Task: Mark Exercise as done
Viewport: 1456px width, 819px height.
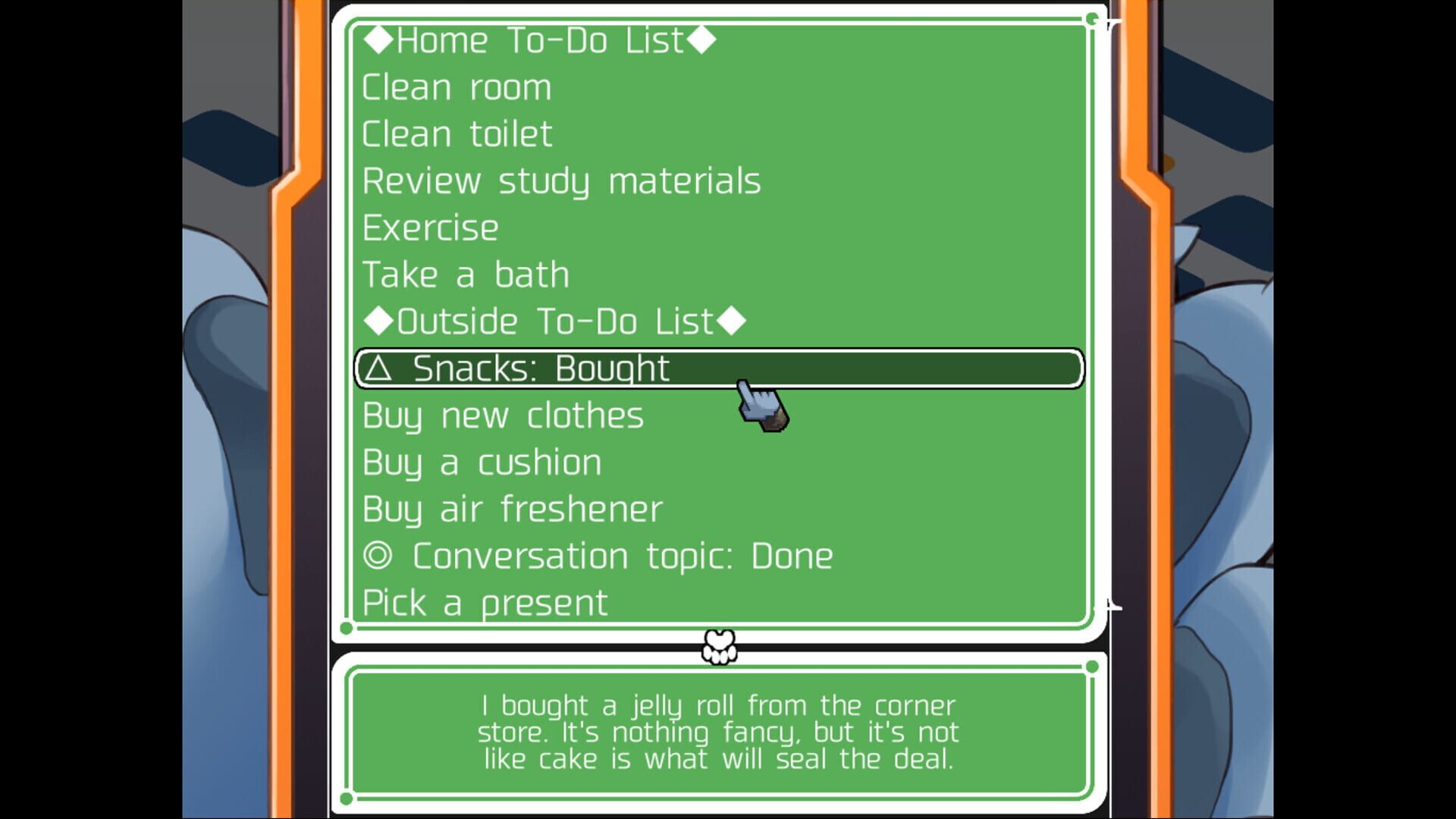Action: pyautogui.click(x=430, y=227)
